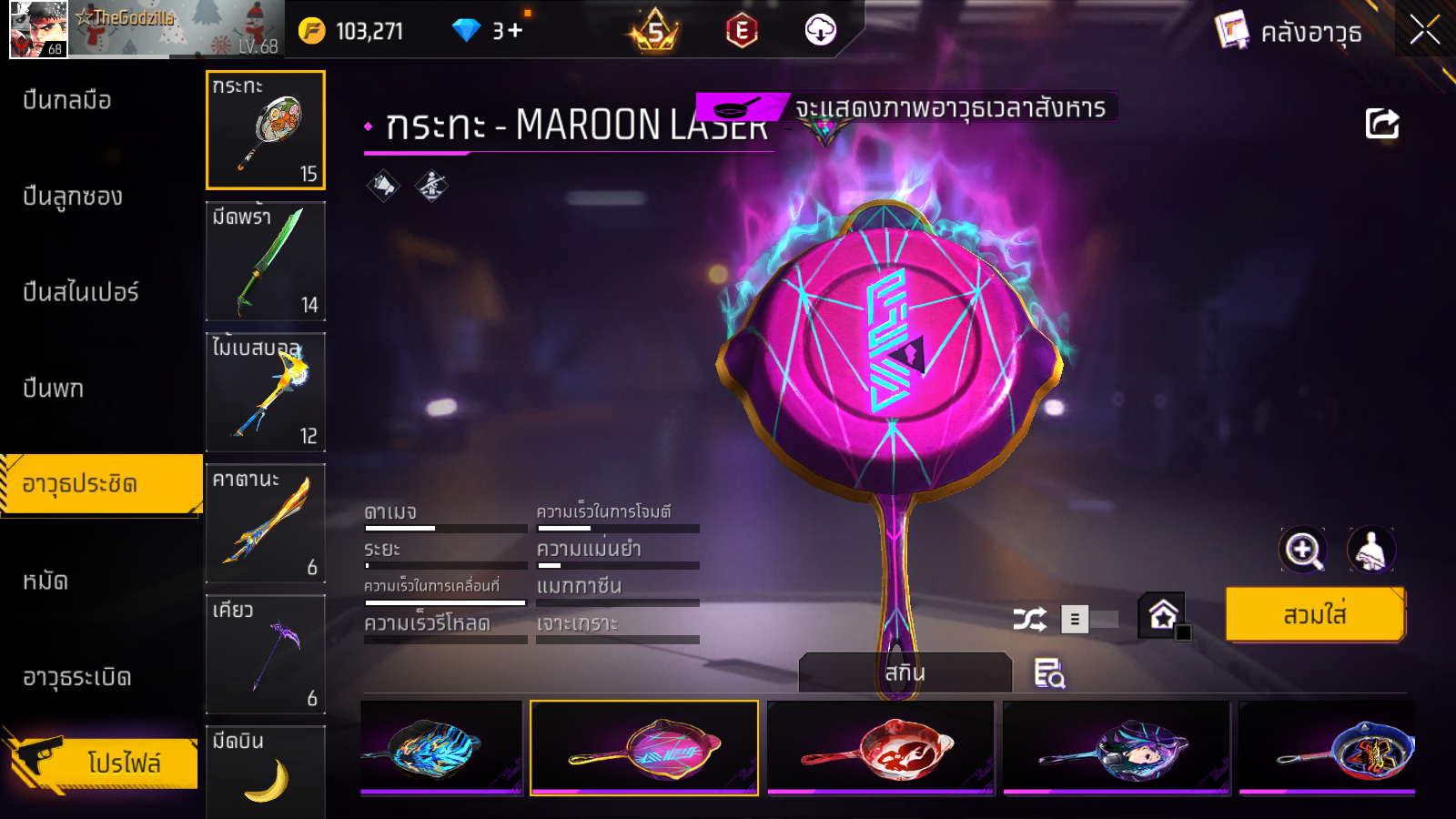Click the download cloud icon

pos(820,30)
